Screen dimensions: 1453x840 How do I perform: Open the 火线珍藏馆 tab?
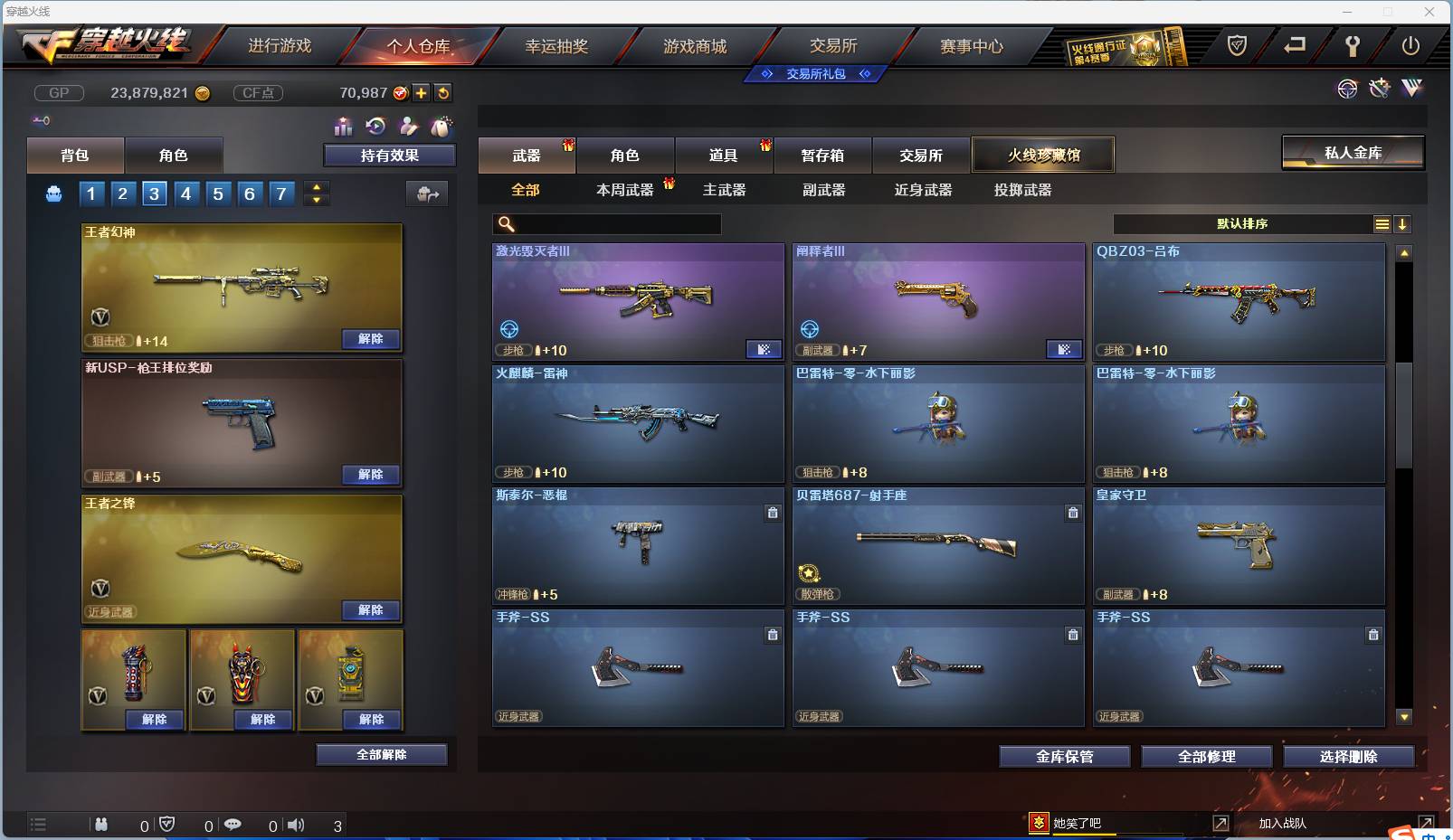(1044, 155)
